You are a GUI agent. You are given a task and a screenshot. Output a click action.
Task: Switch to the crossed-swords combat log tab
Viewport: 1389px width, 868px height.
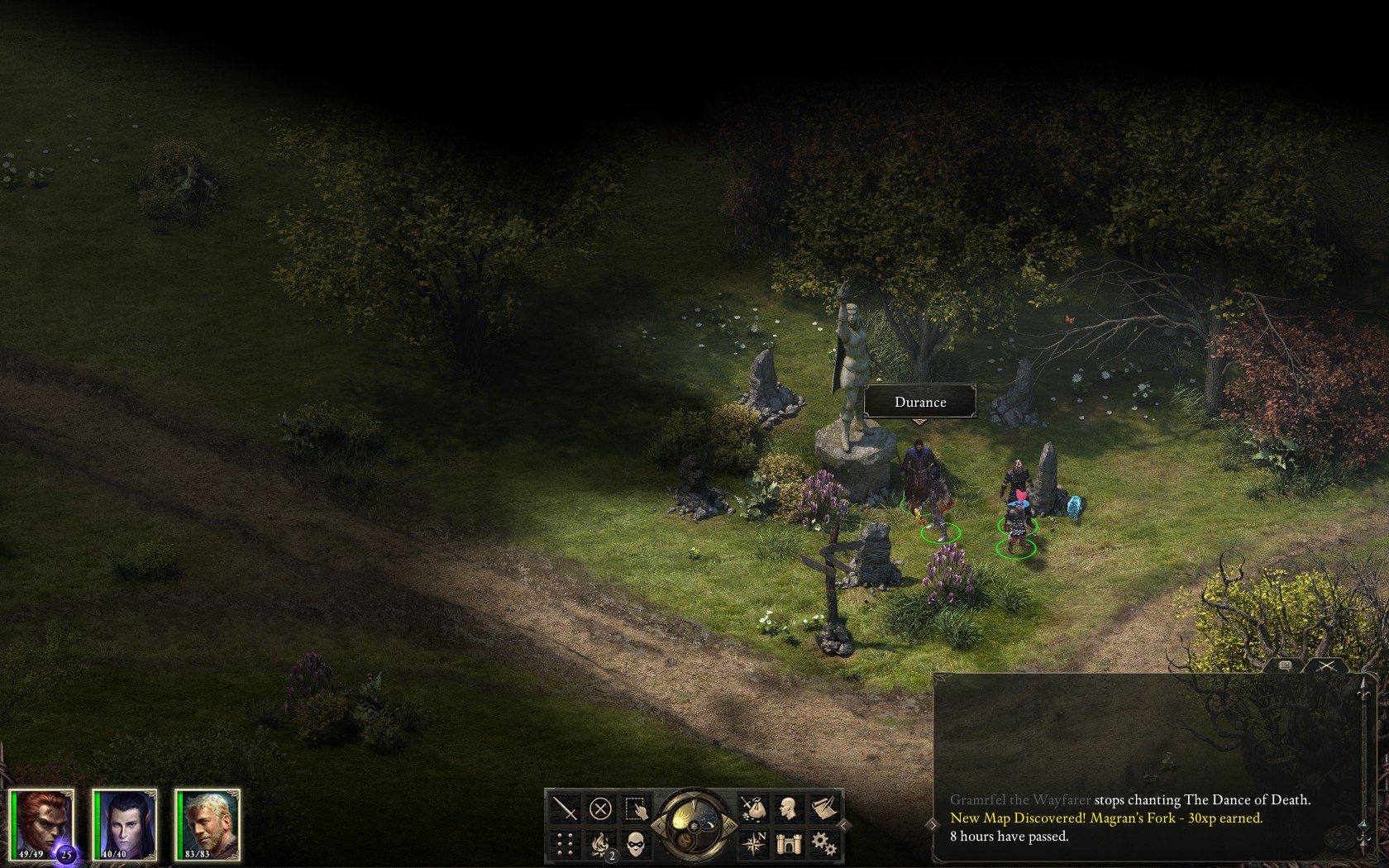point(1326,665)
